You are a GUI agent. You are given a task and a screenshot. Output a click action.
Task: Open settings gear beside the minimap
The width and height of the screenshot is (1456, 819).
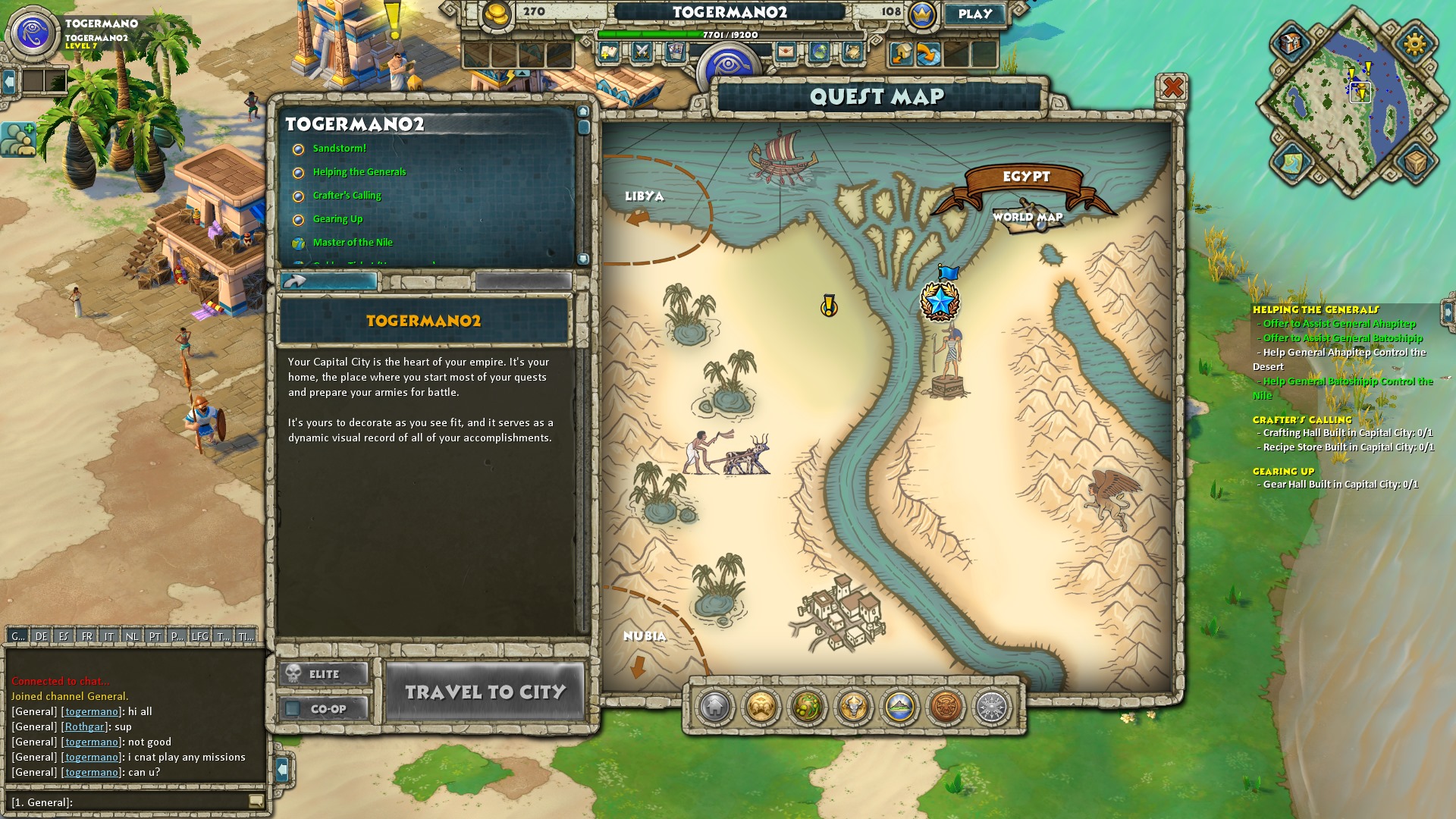pos(1414,44)
